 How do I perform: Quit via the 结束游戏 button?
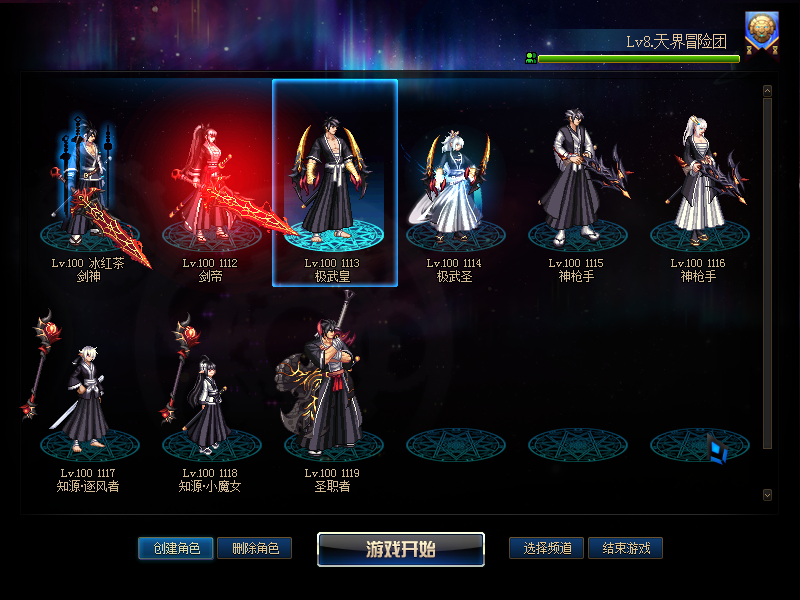625,548
